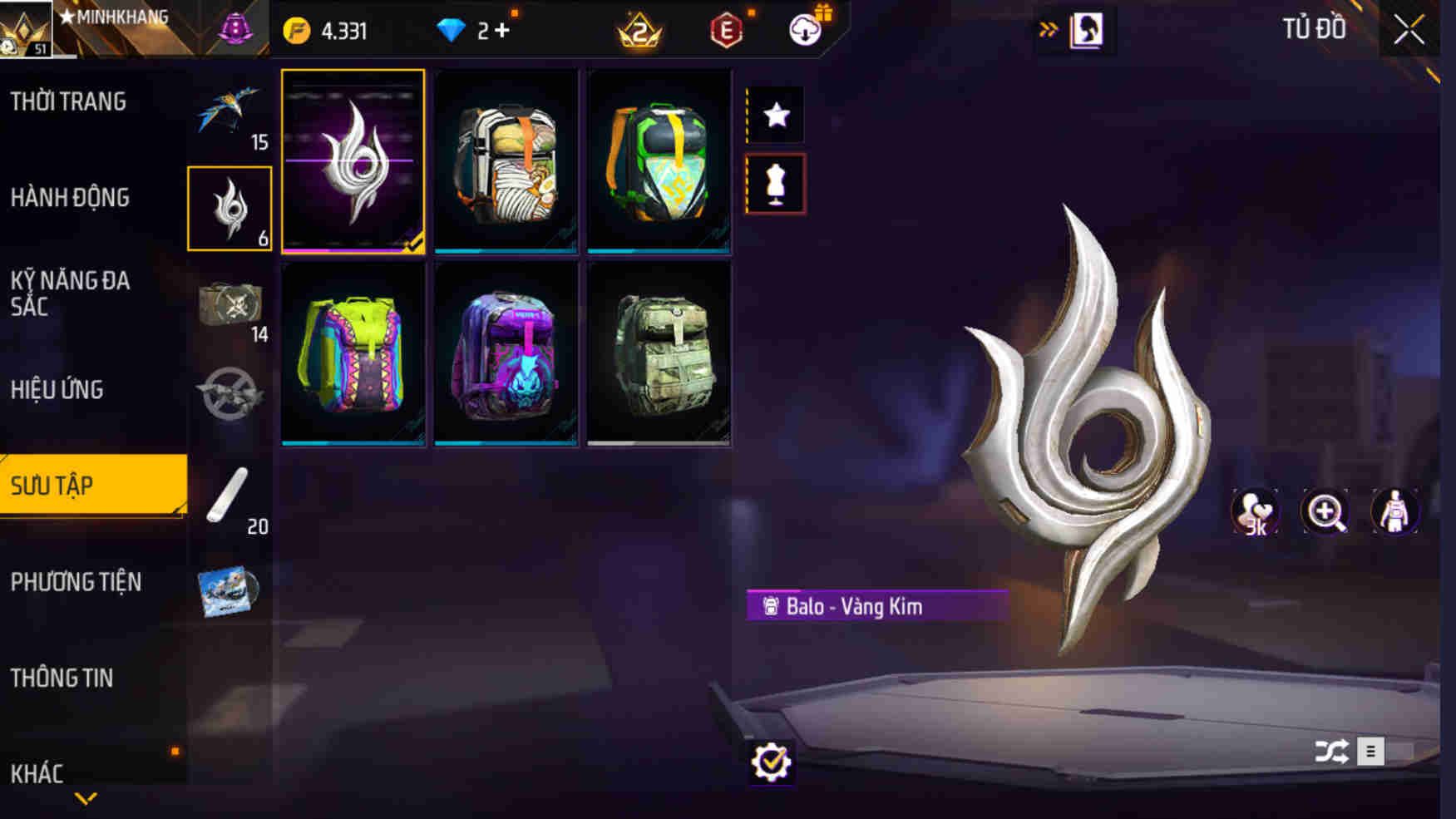Open the gear checkmark settings button

point(771,762)
